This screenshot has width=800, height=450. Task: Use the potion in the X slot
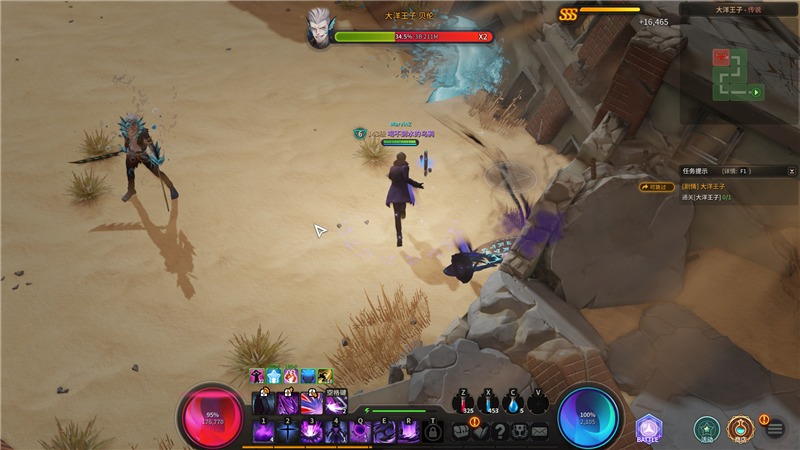point(489,402)
